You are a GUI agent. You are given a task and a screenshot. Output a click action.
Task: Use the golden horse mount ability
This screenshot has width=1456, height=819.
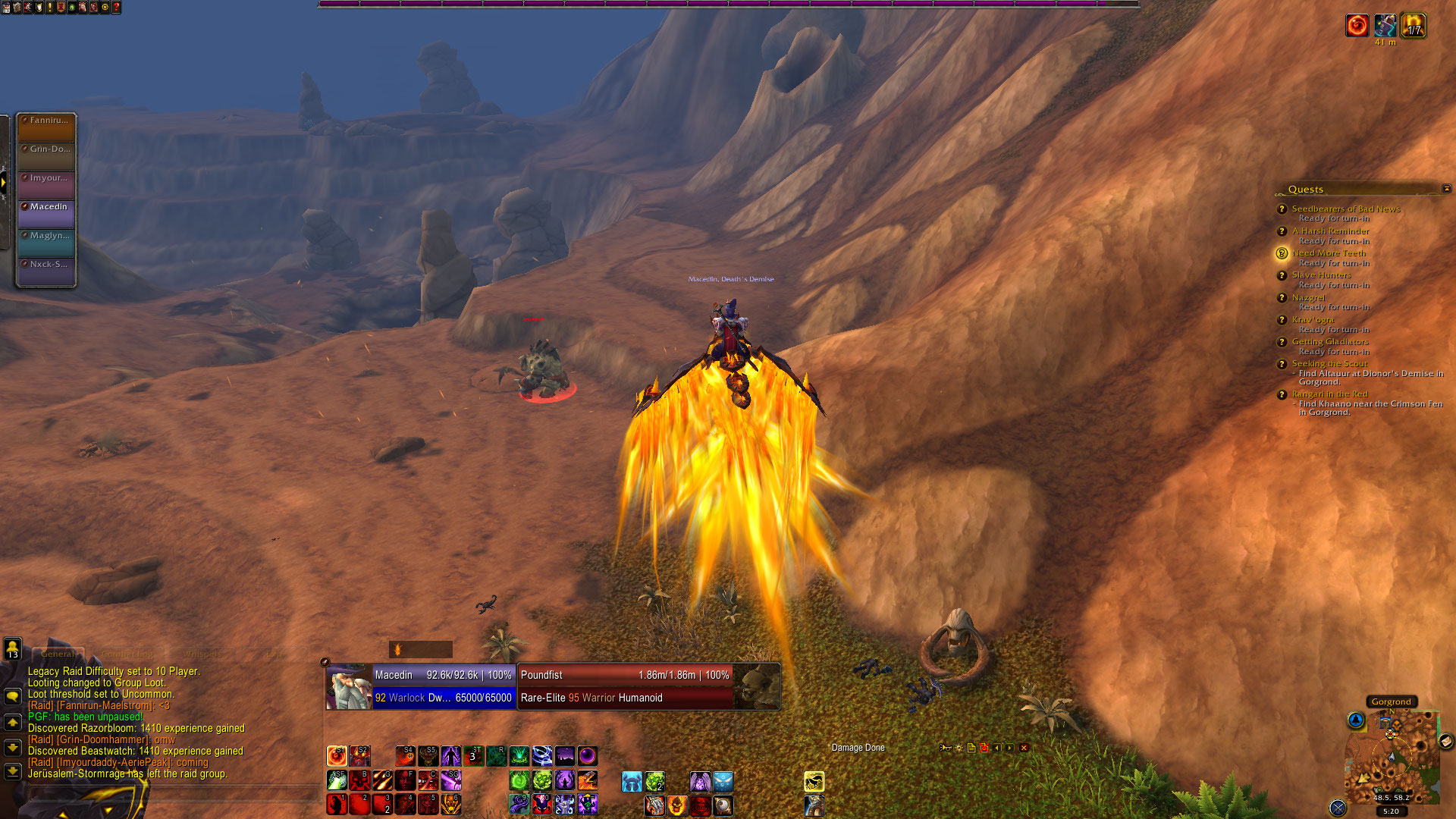coord(814,780)
